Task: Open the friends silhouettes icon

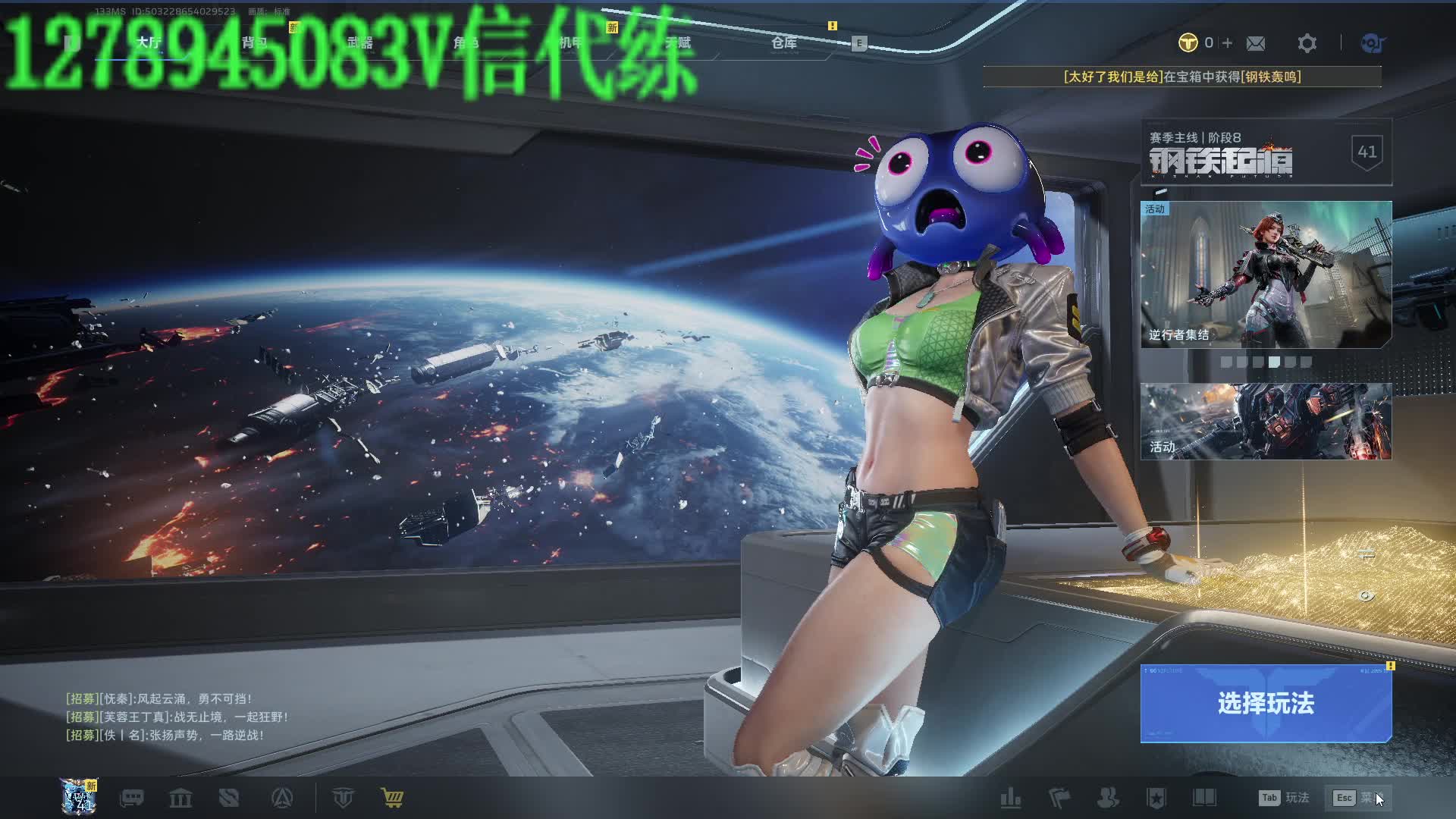Action: click(x=1108, y=798)
